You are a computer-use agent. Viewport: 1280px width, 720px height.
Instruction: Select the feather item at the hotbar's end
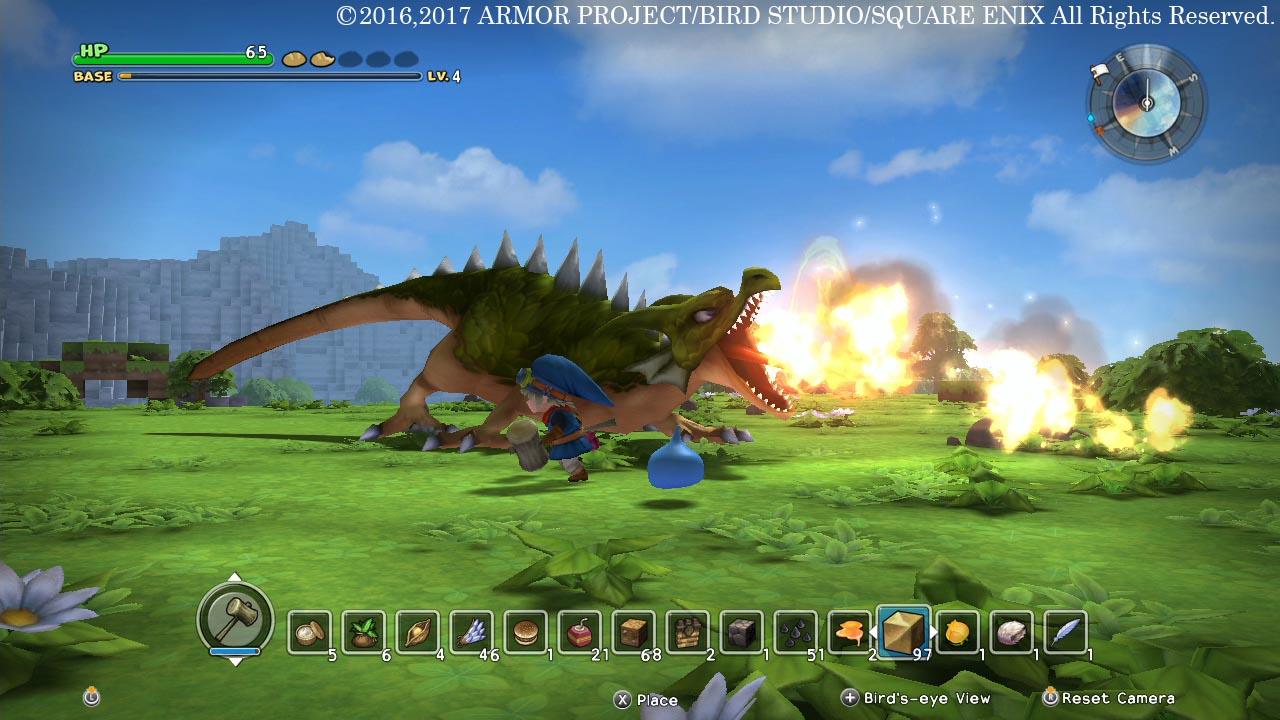point(1062,630)
